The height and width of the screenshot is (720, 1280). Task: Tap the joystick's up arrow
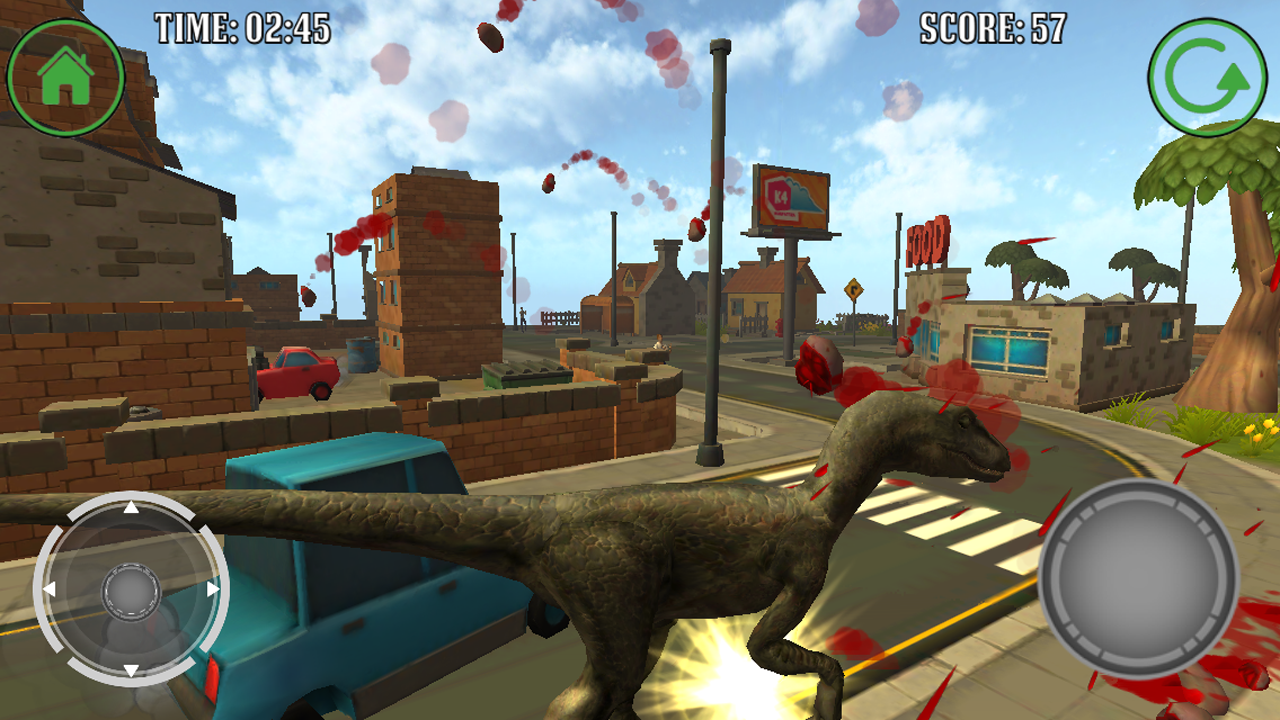(x=131, y=508)
